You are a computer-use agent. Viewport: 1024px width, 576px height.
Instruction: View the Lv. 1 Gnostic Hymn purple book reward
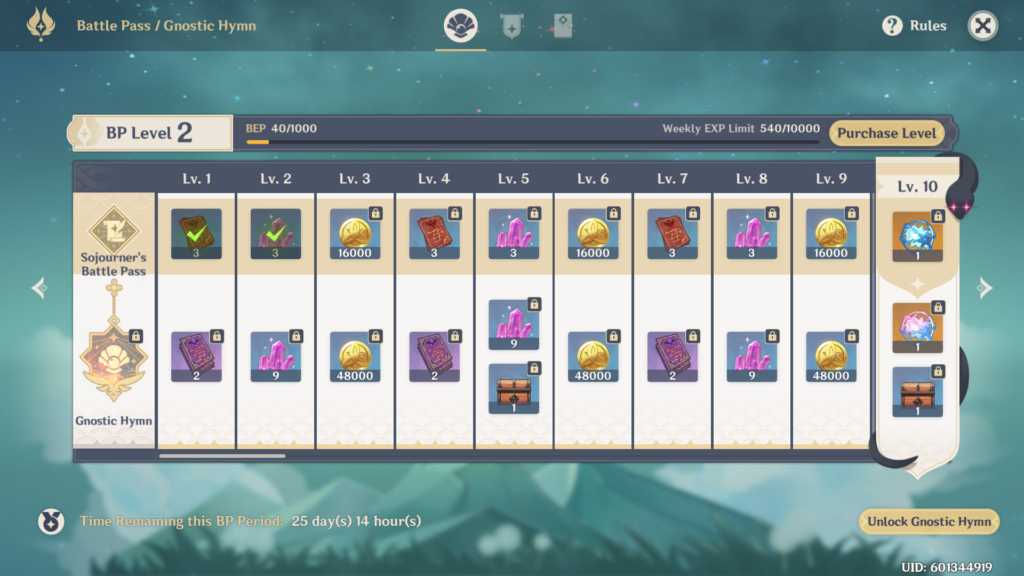[x=196, y=357]
